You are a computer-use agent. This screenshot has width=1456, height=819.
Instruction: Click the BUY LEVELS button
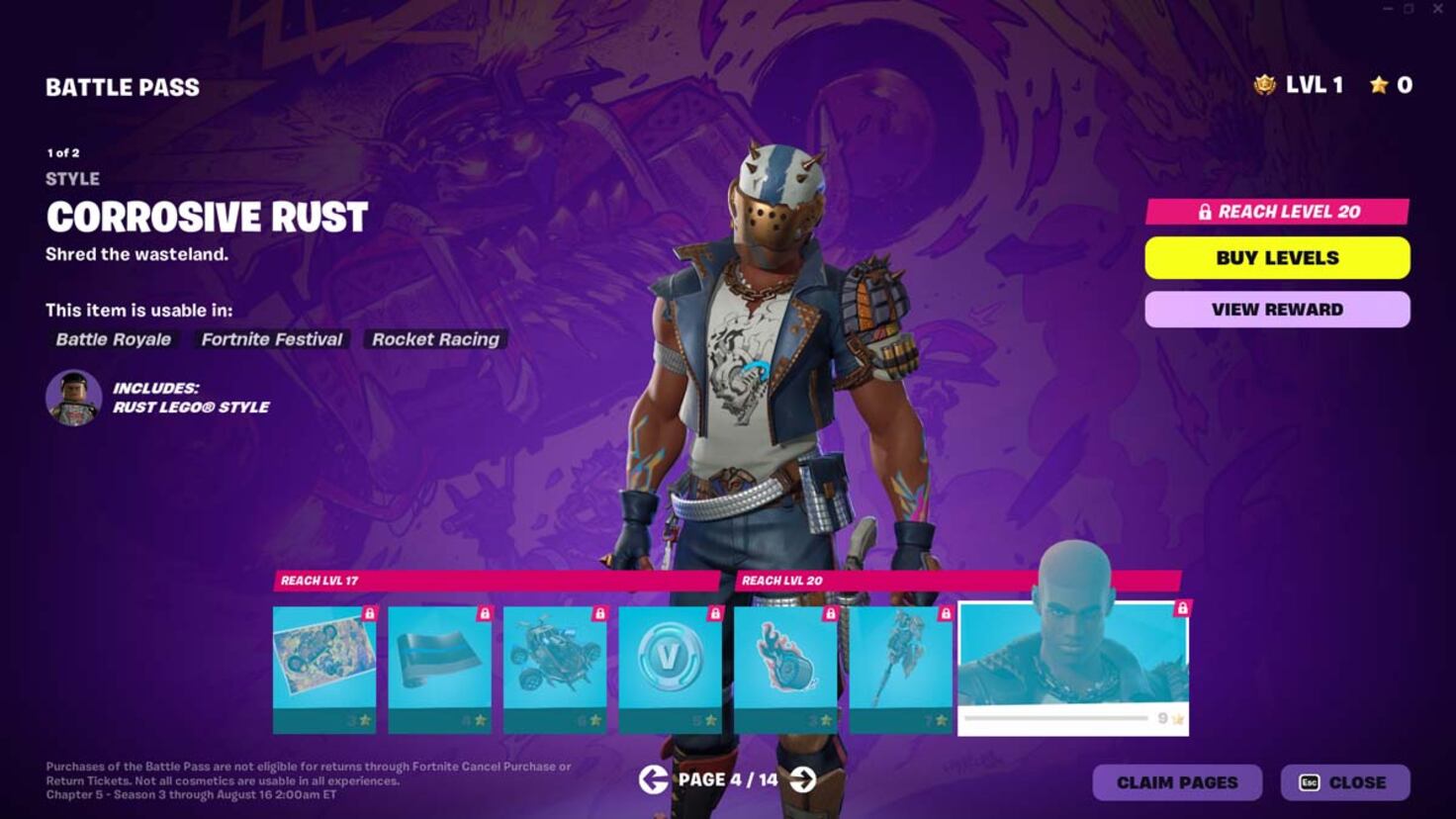(1277, 257)
